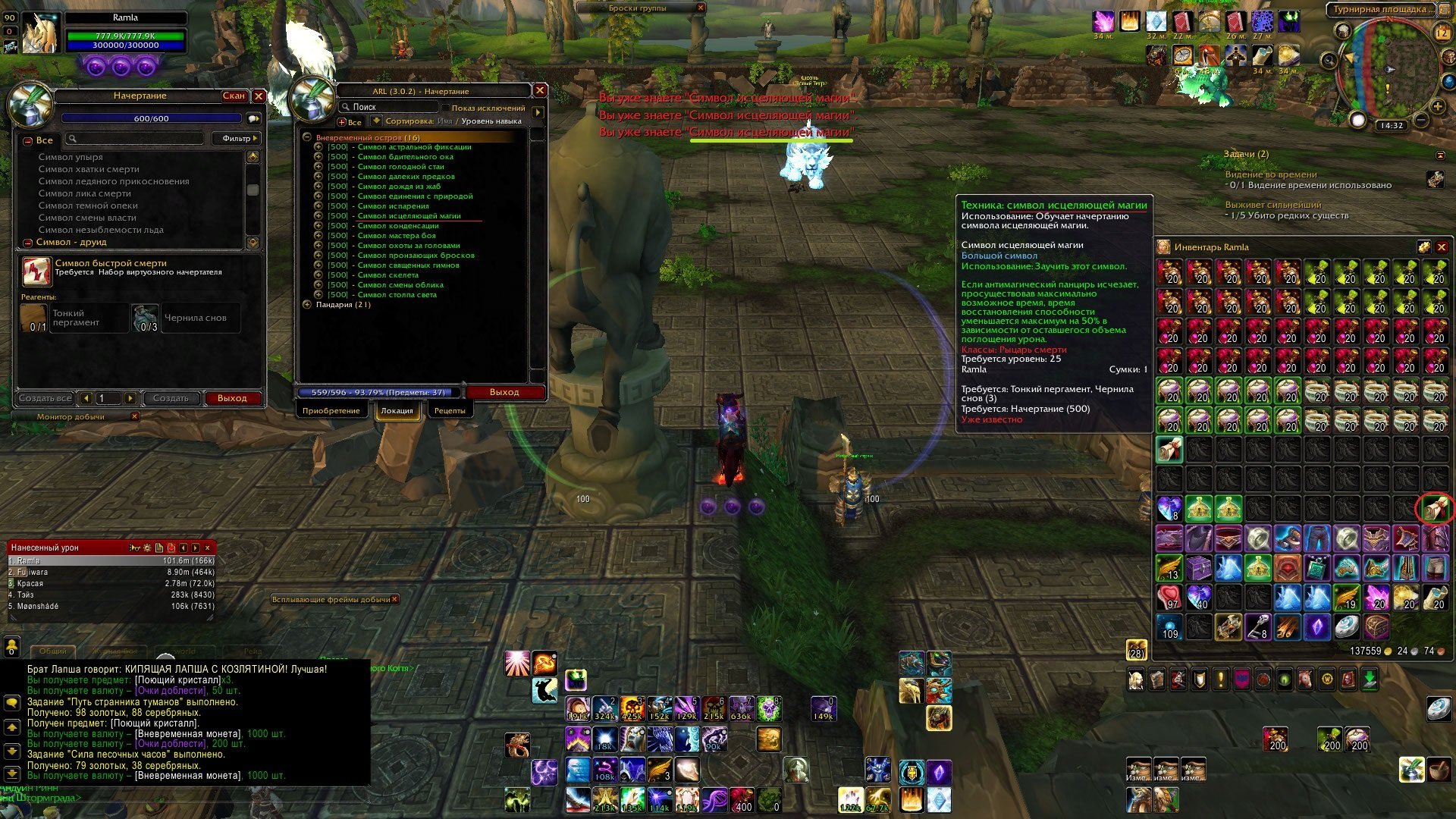
Task: Click the Создать все button
Action: (45, 398)
